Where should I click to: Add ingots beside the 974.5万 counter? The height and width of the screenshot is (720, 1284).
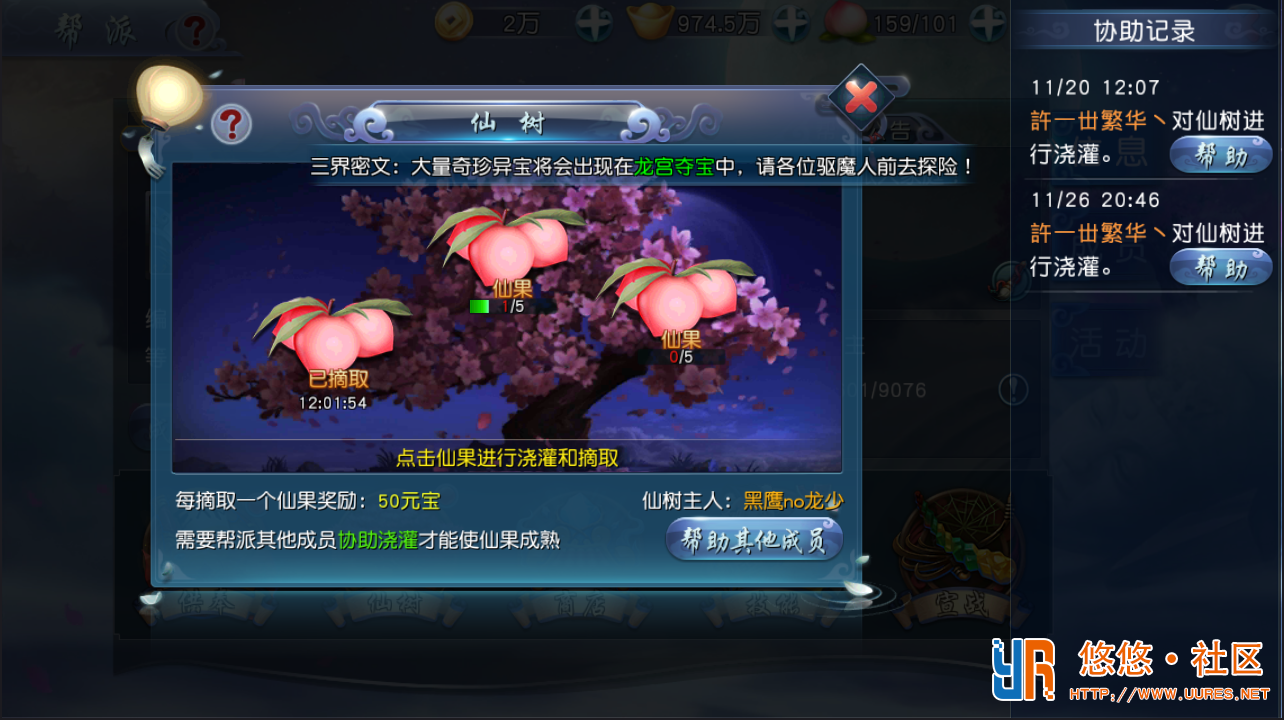tap(791, 24)
